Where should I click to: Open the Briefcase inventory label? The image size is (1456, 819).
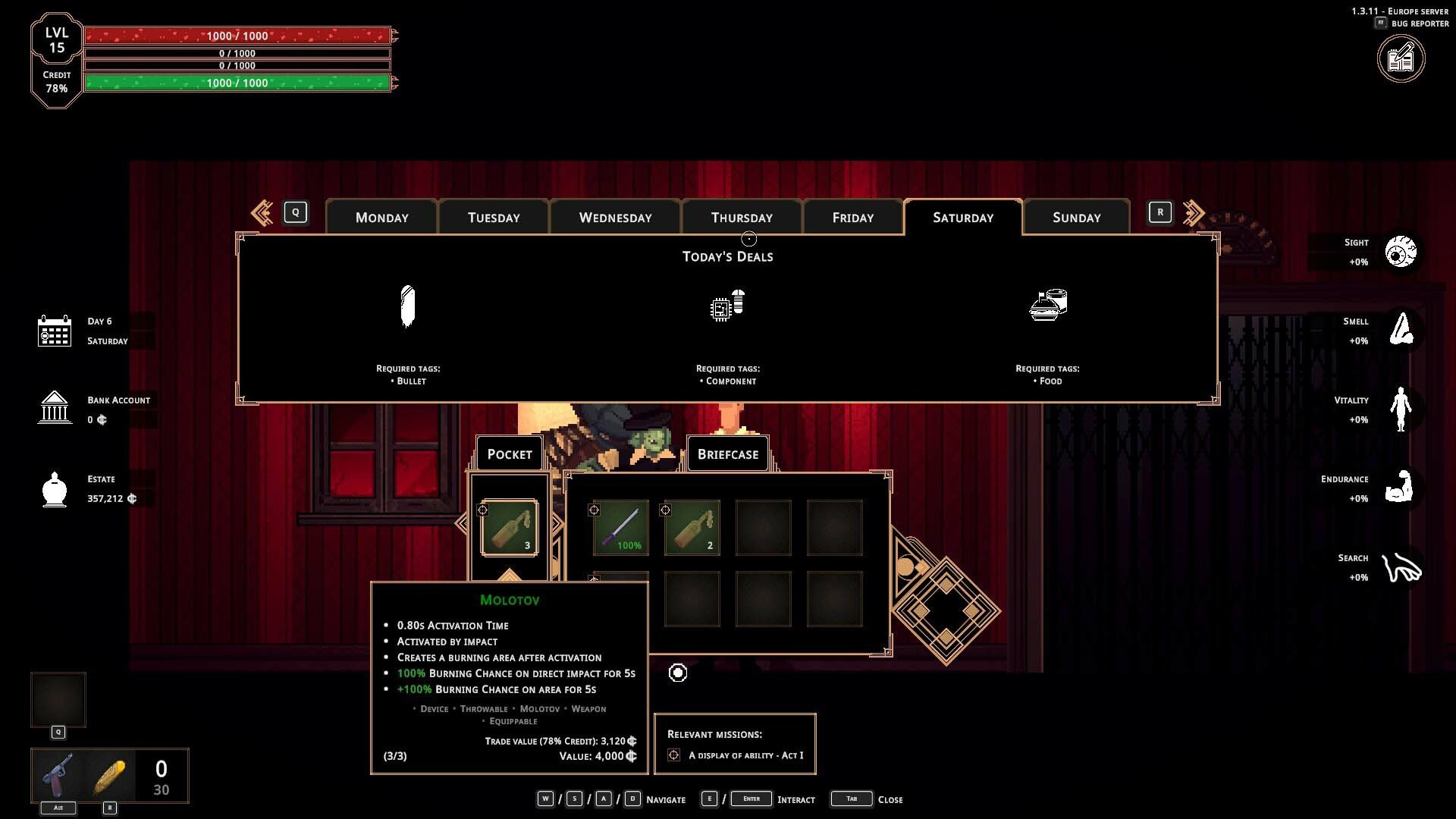(727, 454)
